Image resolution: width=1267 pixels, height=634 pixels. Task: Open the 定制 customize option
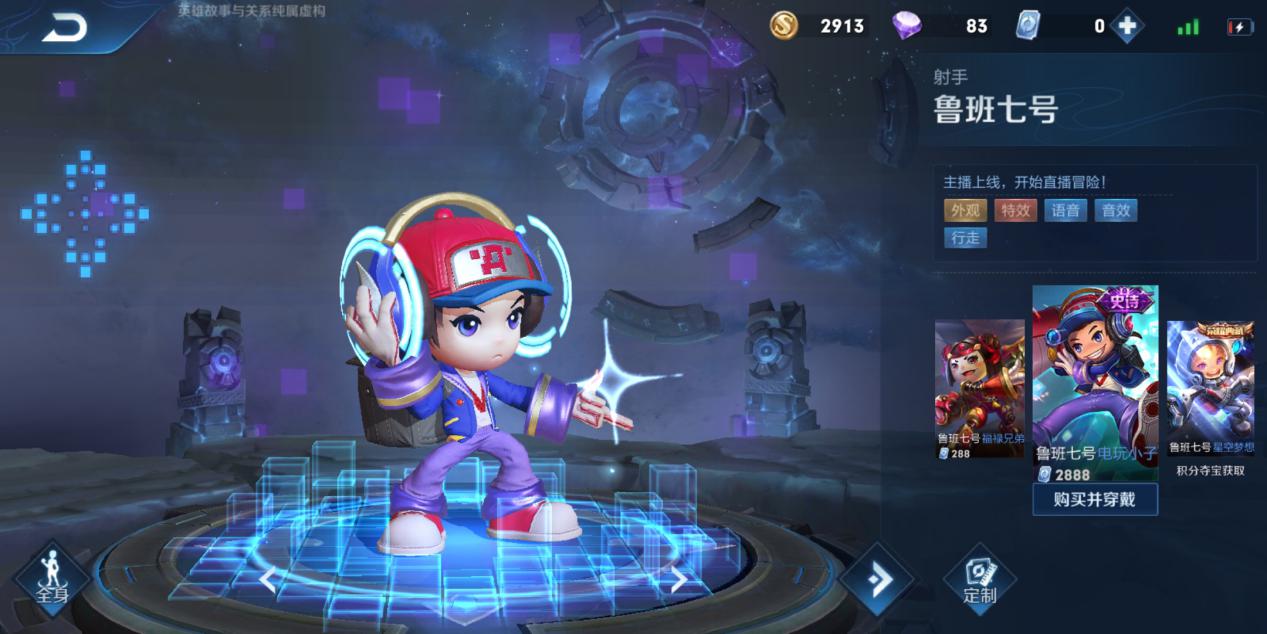click(x=979, y=580)
